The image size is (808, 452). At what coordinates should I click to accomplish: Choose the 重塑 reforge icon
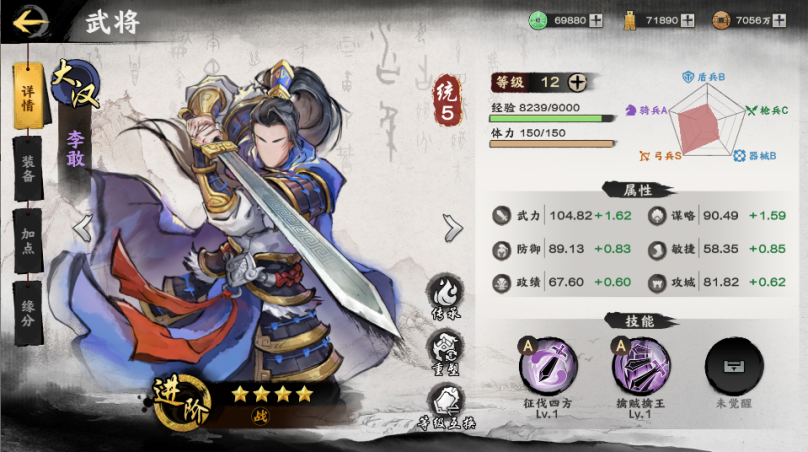coord(445,352)
